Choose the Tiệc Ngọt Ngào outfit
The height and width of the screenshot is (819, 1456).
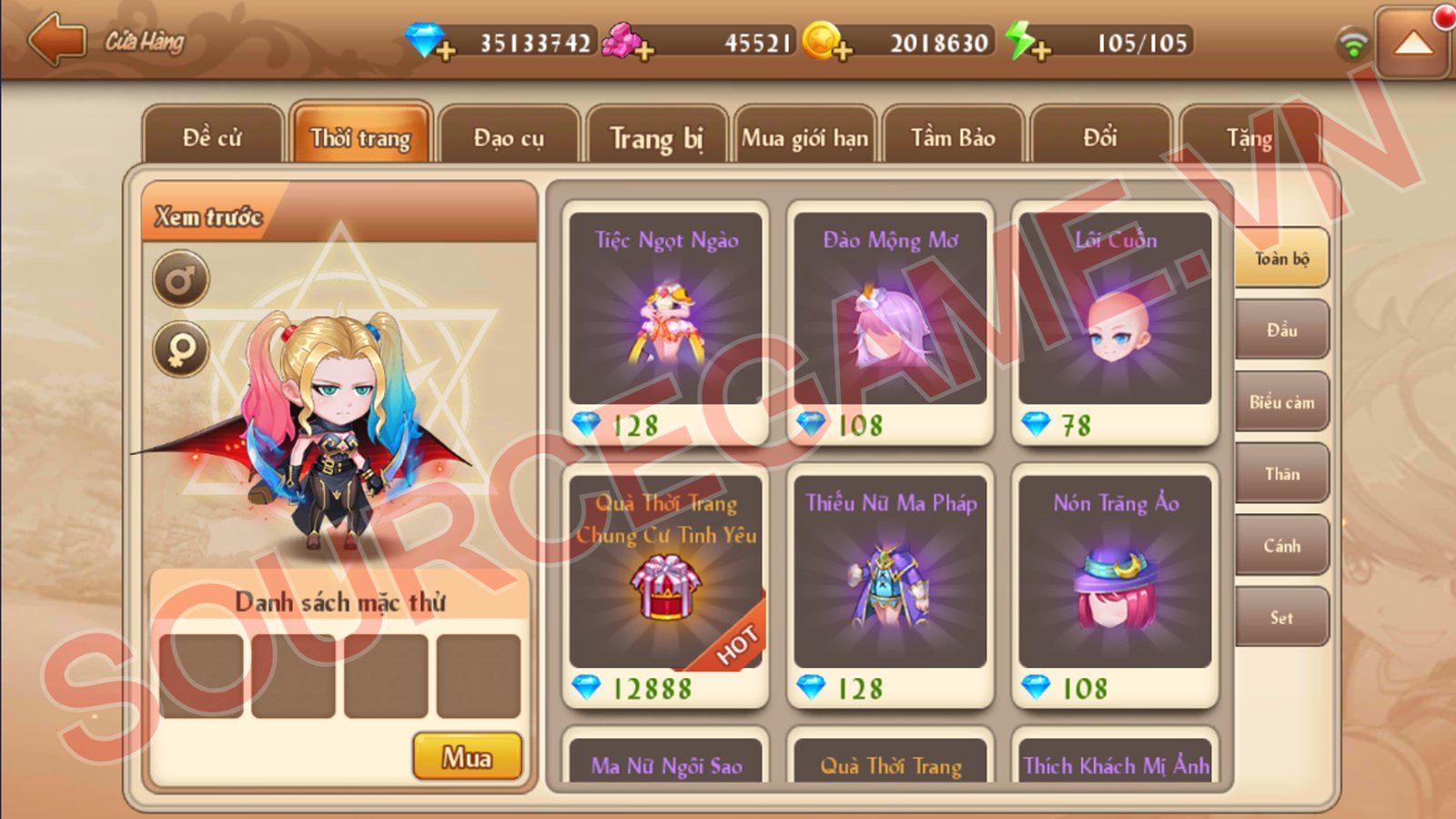tap(665, 322)
